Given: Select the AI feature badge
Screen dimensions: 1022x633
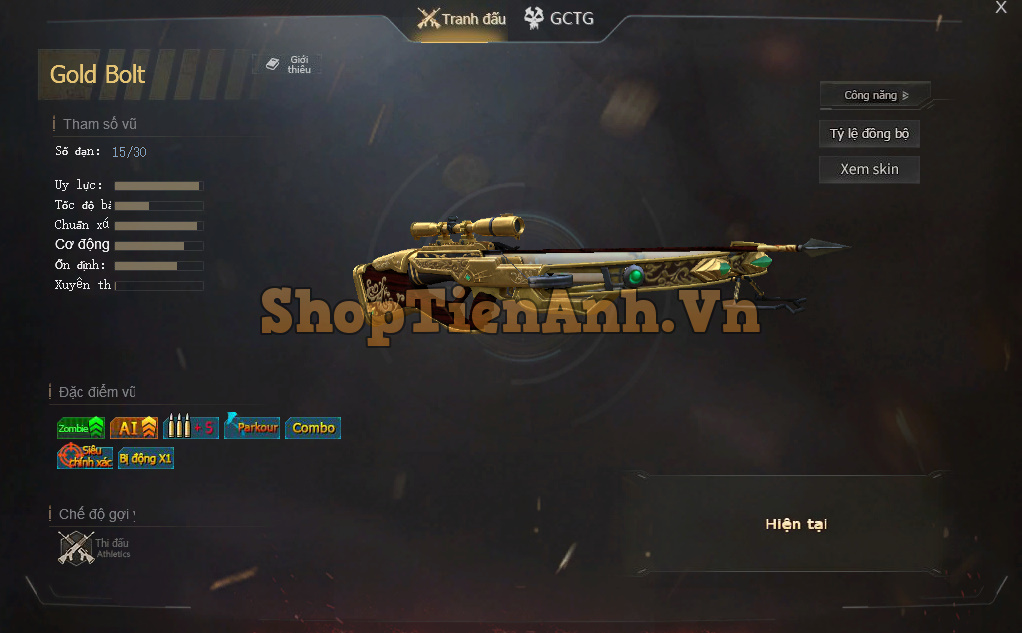Looking at the screenshot, I should click(133, 428).
